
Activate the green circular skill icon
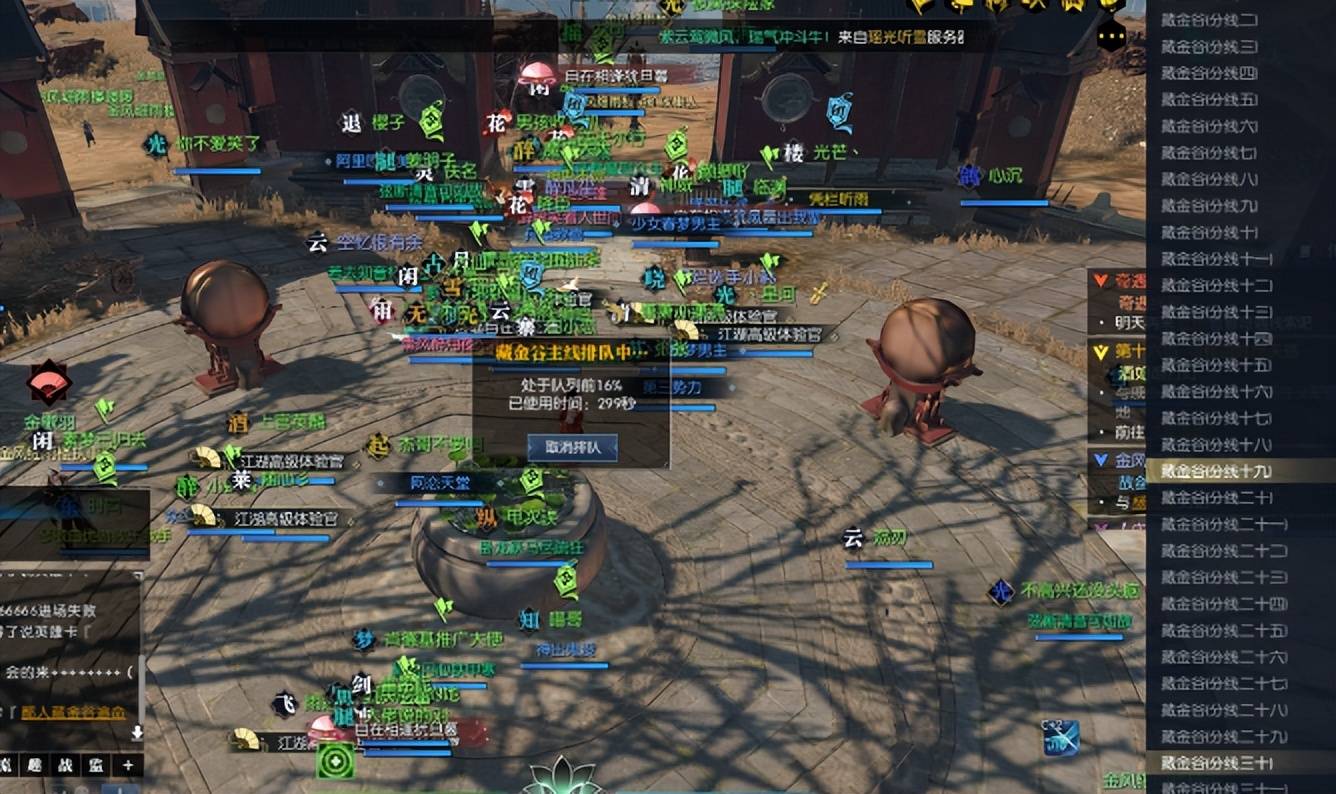[x=335, y=761]
